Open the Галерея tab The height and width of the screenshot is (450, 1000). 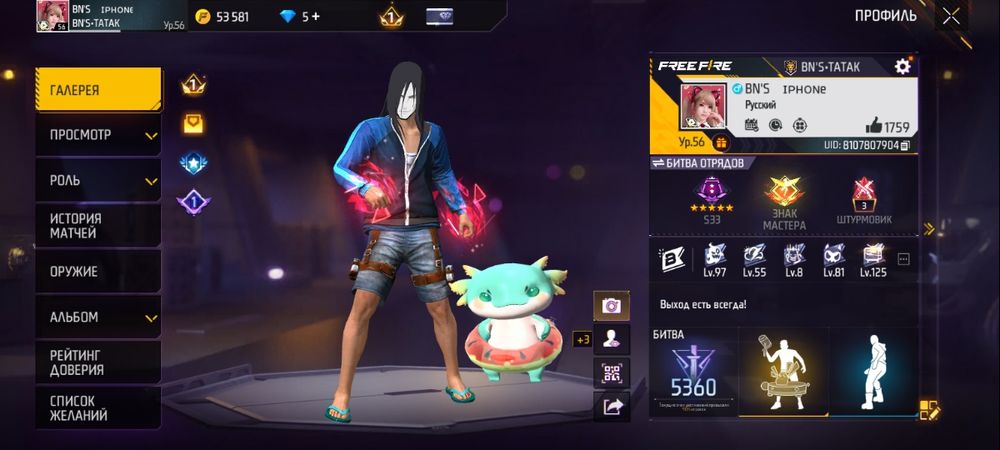[x=98, y=90]
